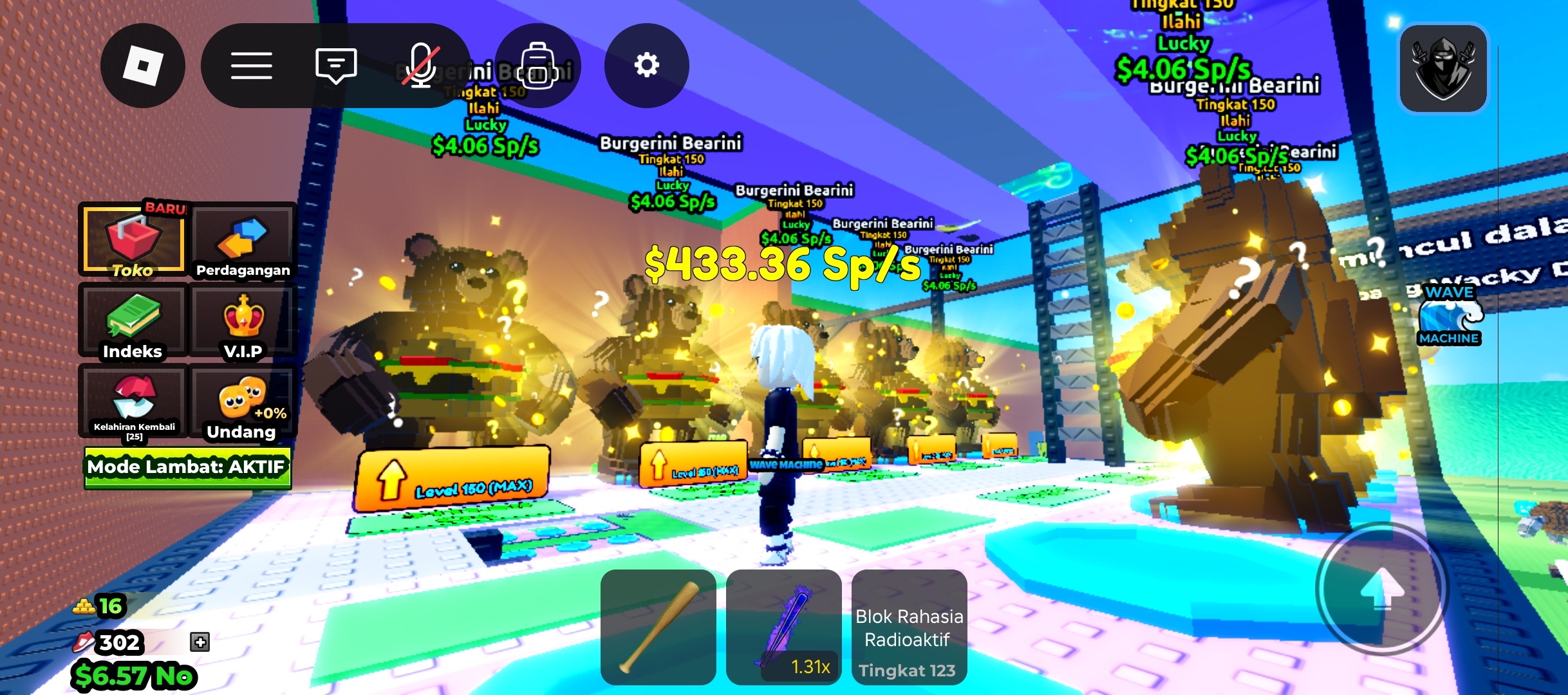Click the plus button beside 302
Screen dimensions: 1568x695
200,642
